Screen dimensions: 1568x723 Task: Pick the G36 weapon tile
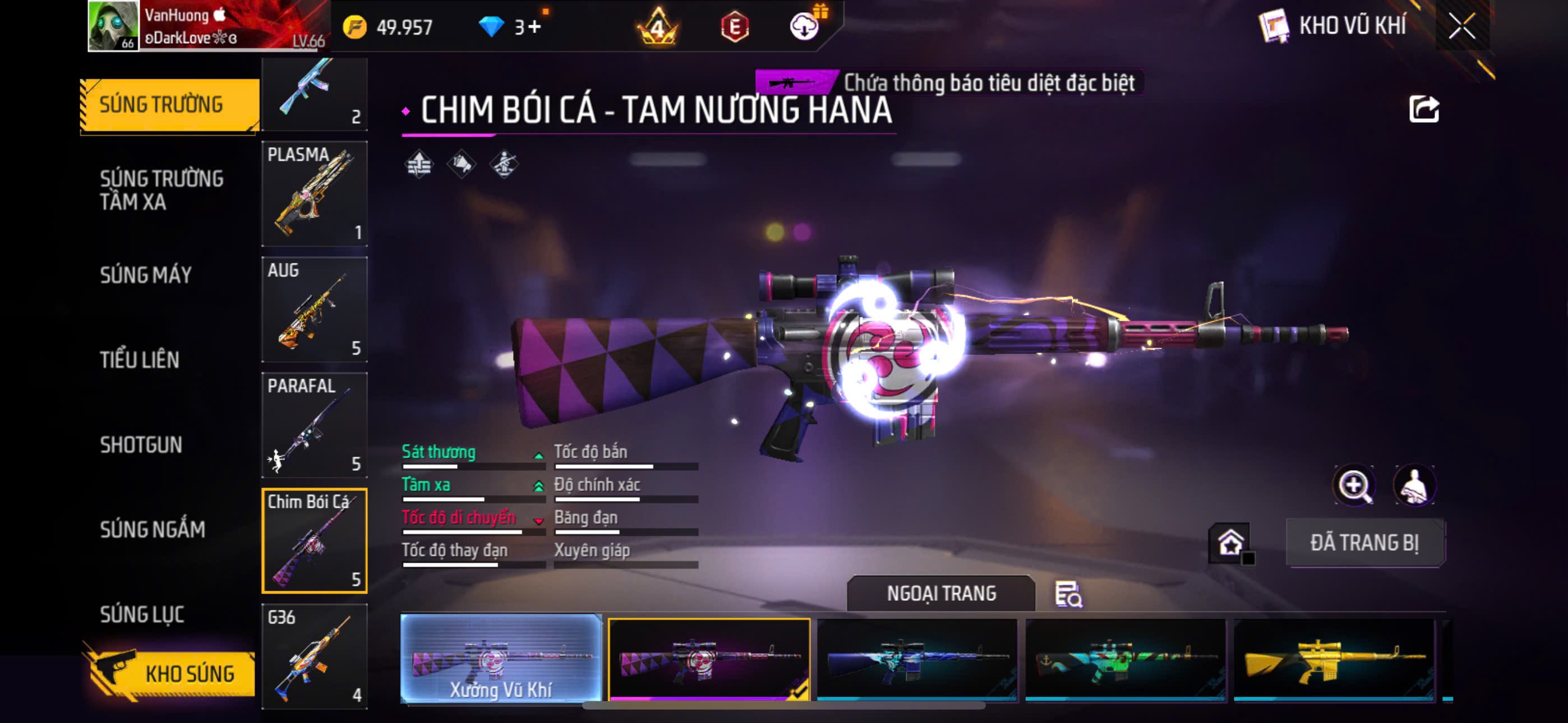coord(314,656)
